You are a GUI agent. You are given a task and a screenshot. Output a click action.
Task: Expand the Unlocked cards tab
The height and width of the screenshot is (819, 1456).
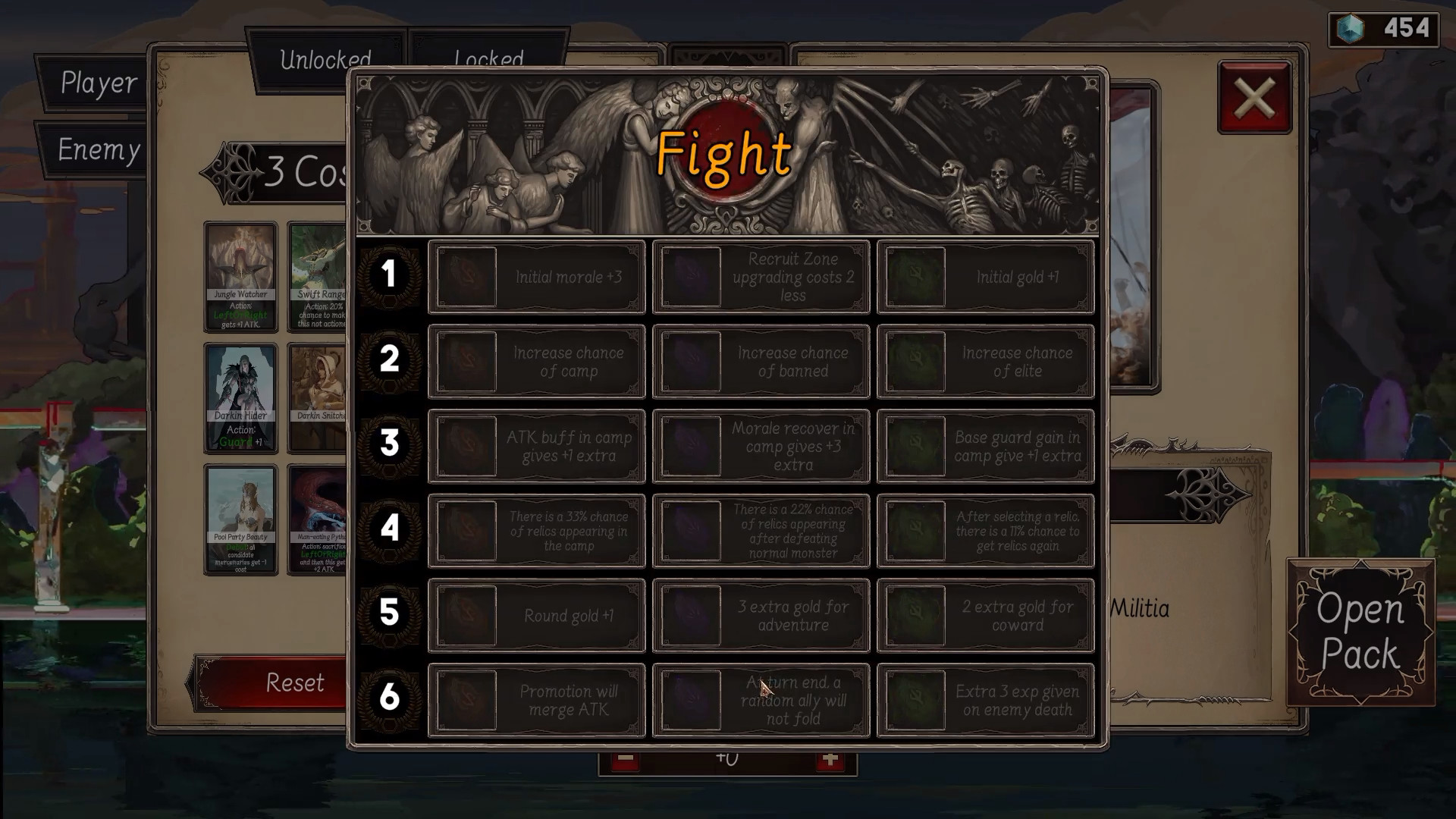tap(326, 59)
